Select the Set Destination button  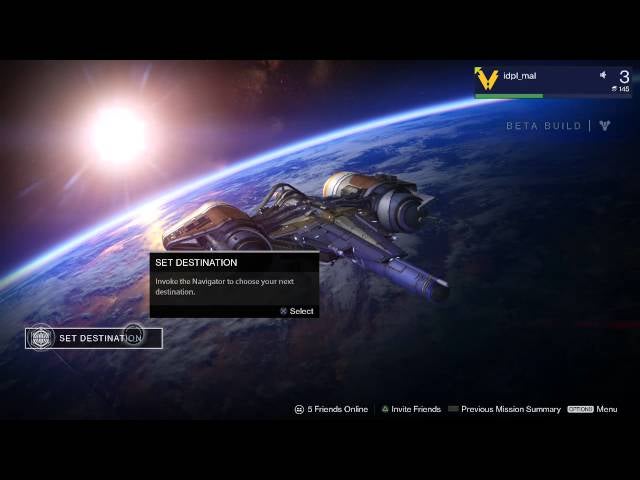(94, 338)
